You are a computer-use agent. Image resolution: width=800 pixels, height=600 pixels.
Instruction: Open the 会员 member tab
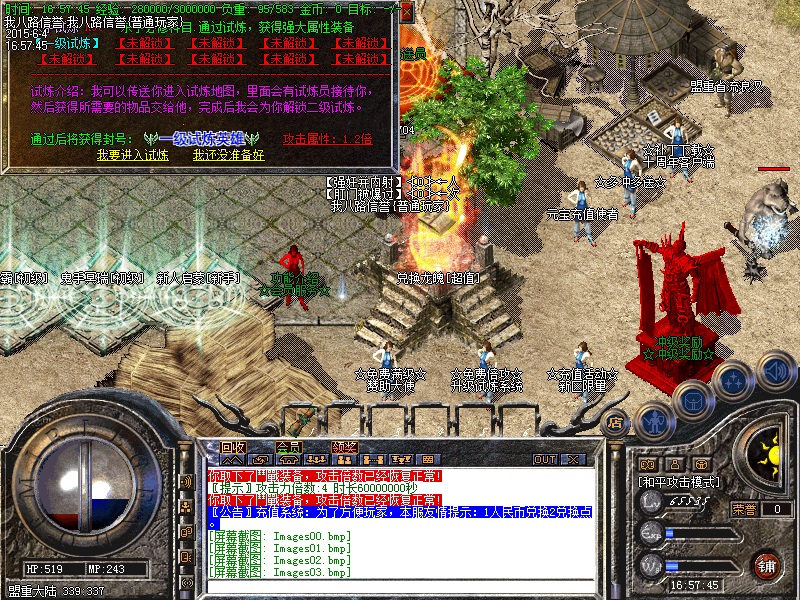pyautogui.click(x=289, y=447)
